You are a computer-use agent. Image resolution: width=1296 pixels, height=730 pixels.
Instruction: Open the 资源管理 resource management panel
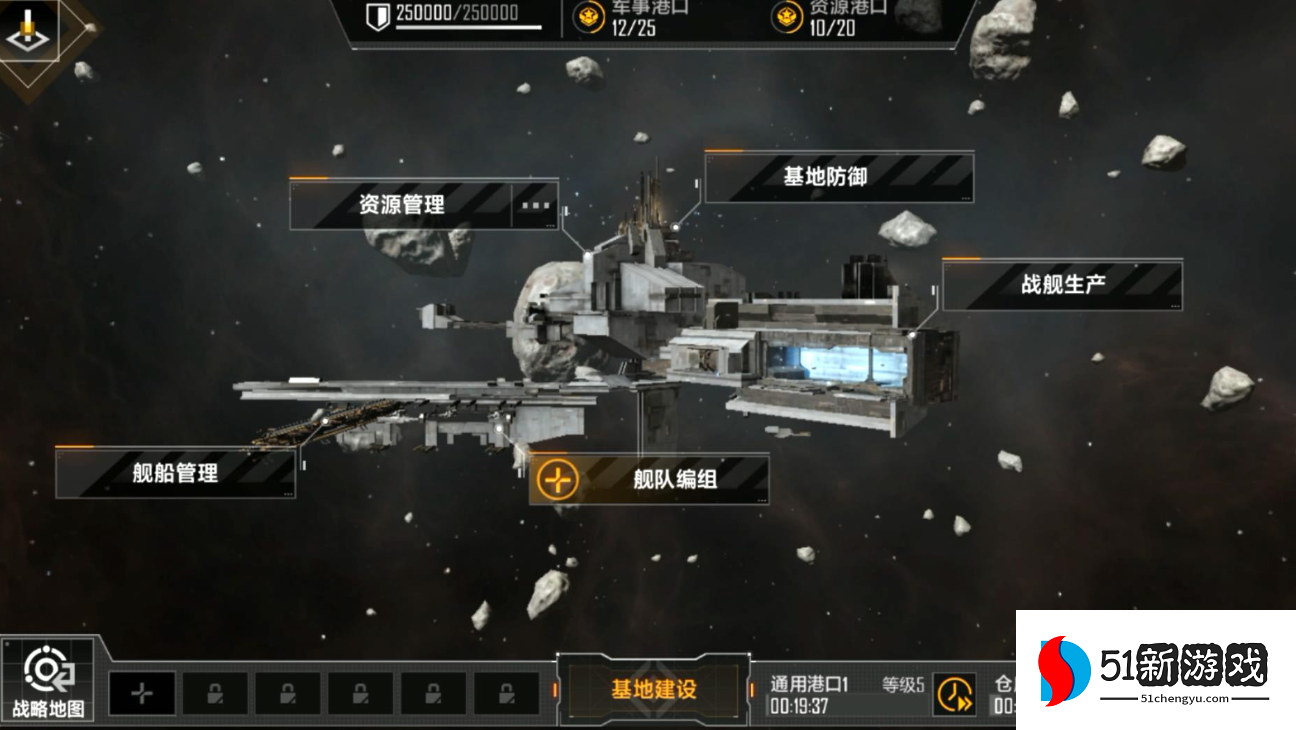401,205
